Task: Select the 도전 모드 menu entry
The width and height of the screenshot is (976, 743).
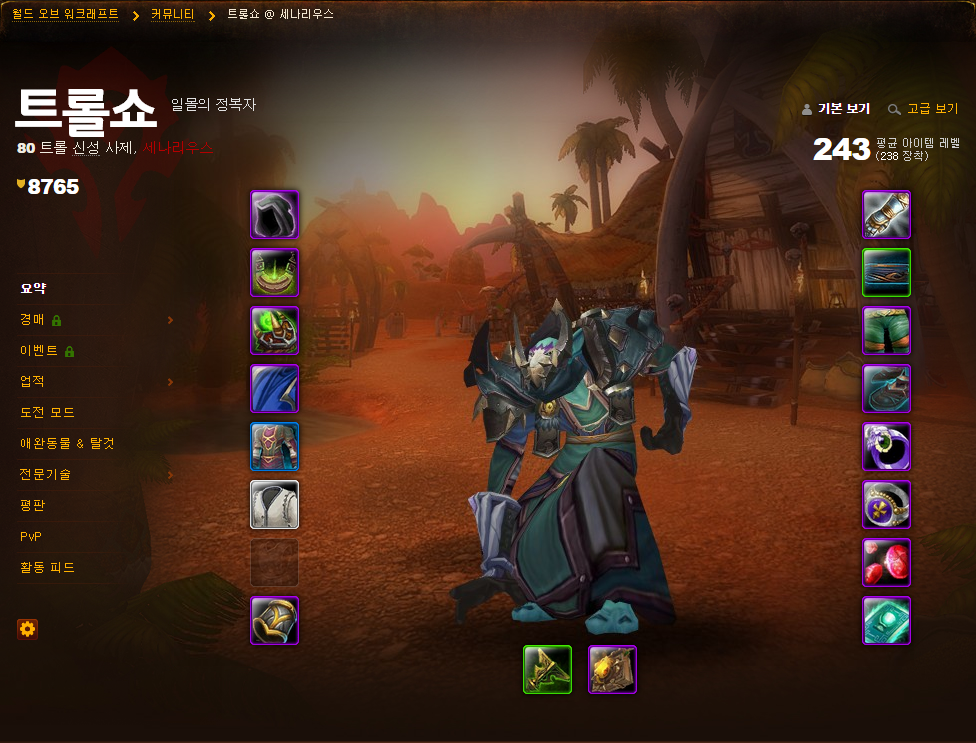Action: [x=47, y=412]
